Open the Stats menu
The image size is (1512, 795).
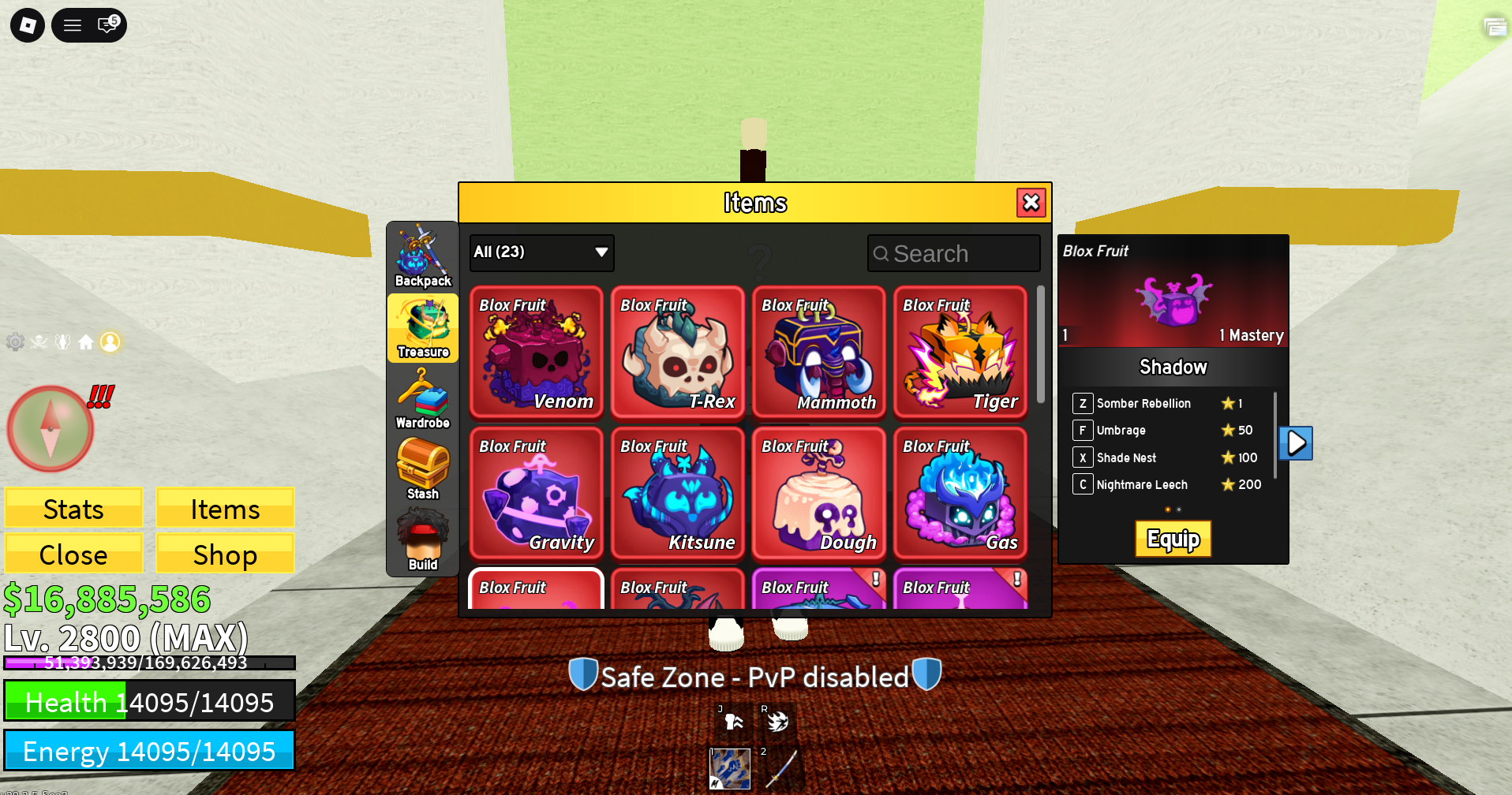coord(73,509)
